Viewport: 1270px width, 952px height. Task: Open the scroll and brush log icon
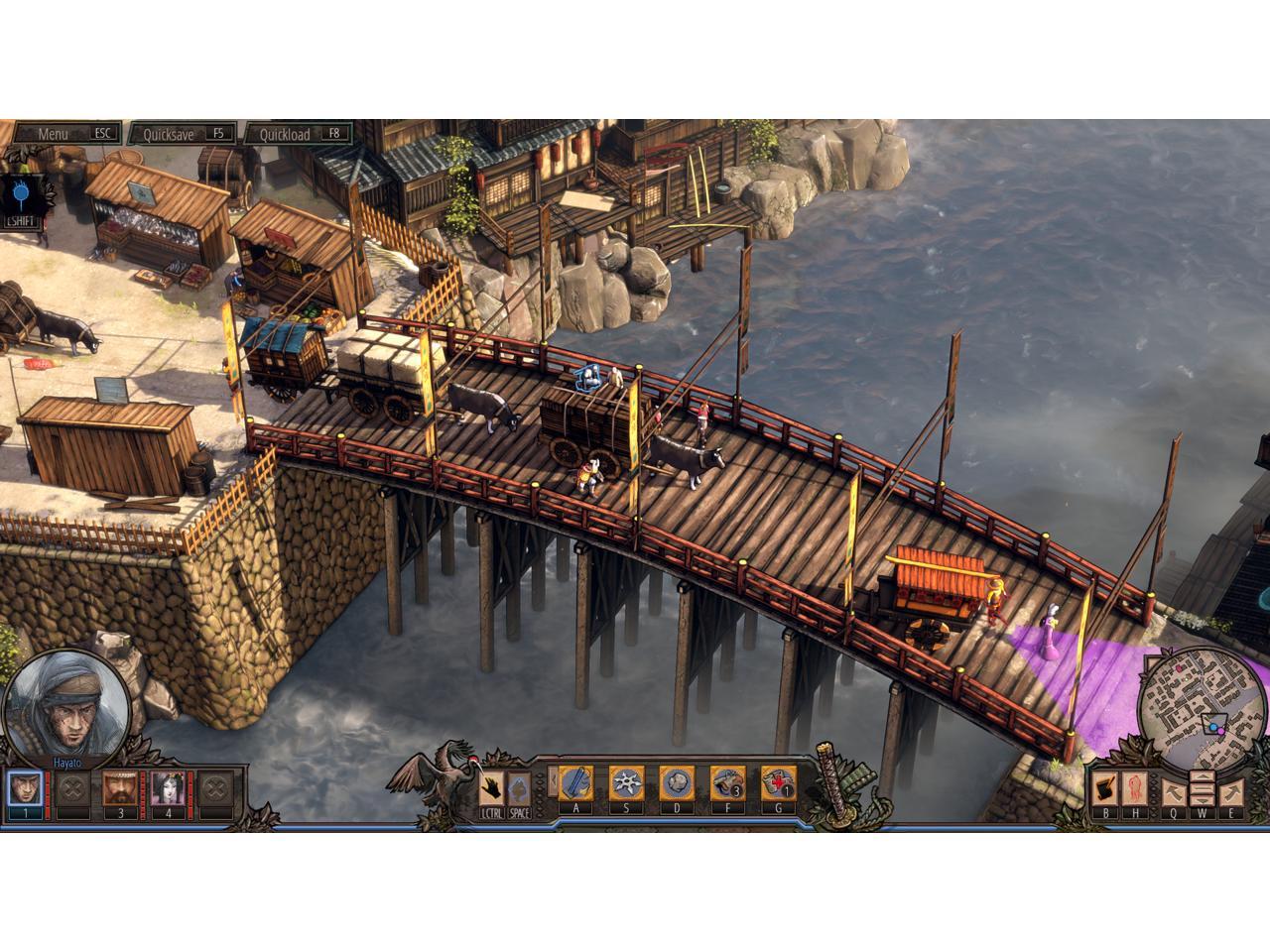1104,790
